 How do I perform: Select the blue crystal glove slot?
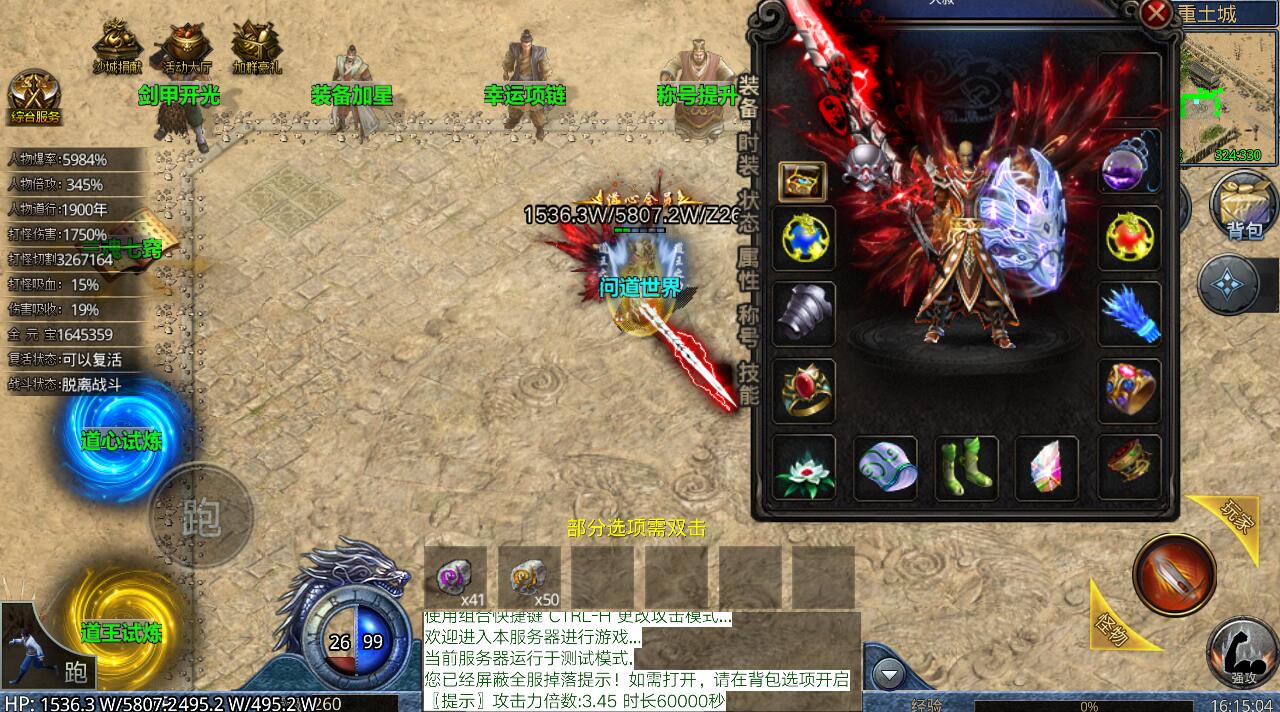pos(1130,314)
